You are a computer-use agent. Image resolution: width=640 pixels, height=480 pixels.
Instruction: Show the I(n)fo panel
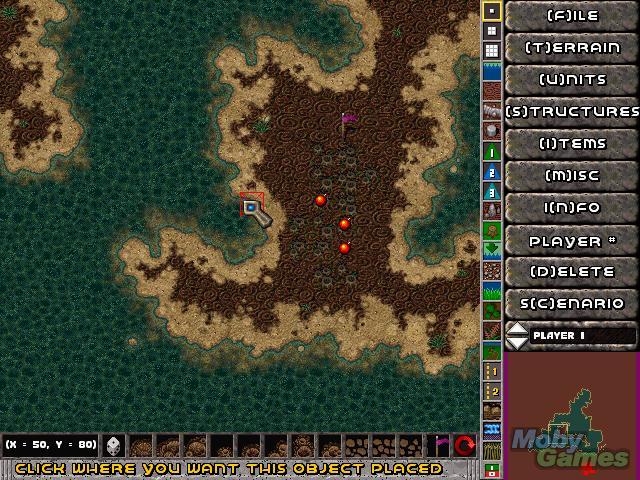573,207
